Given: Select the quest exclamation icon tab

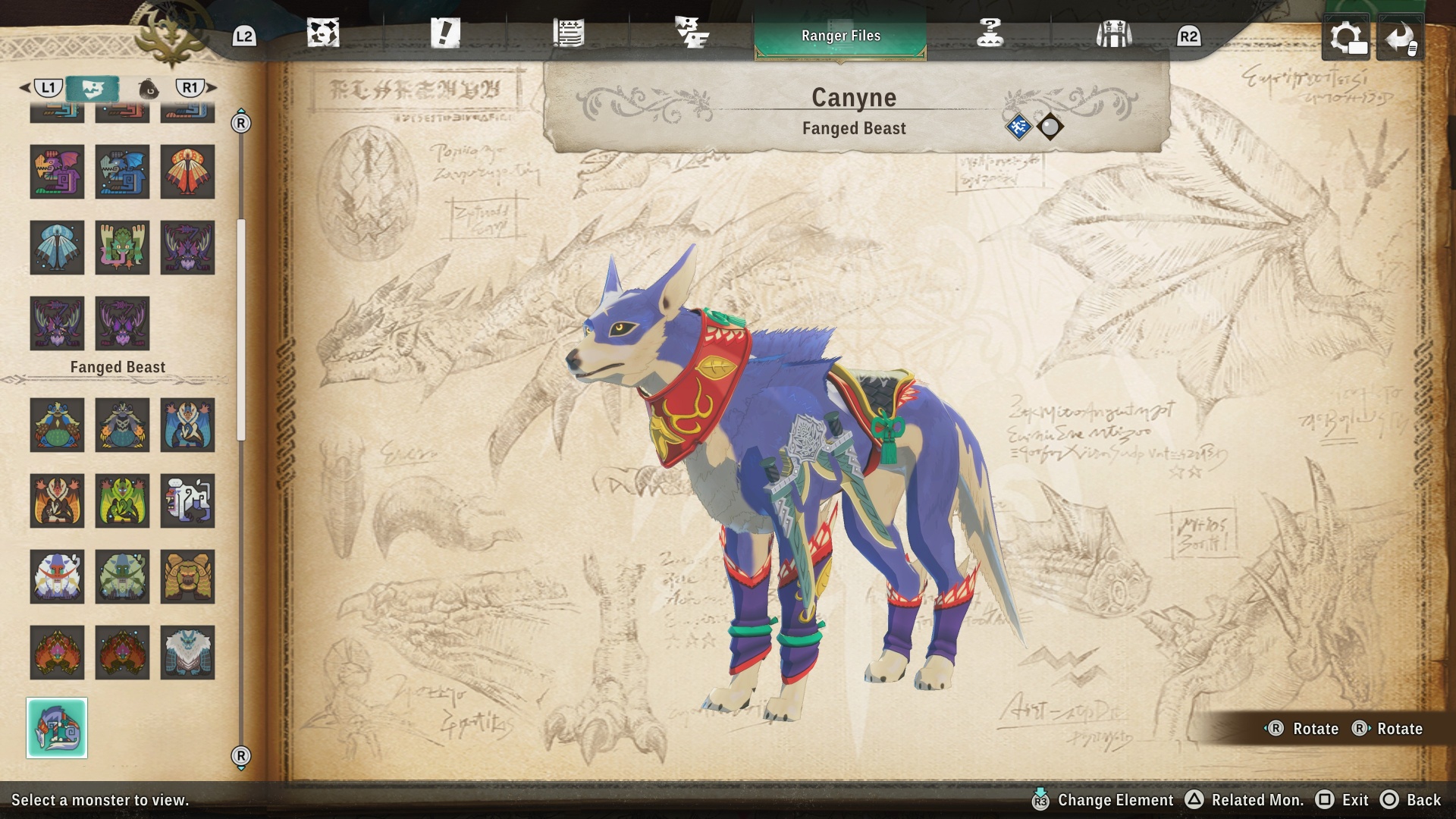Looking at the screenshot, I should point(447,33).
